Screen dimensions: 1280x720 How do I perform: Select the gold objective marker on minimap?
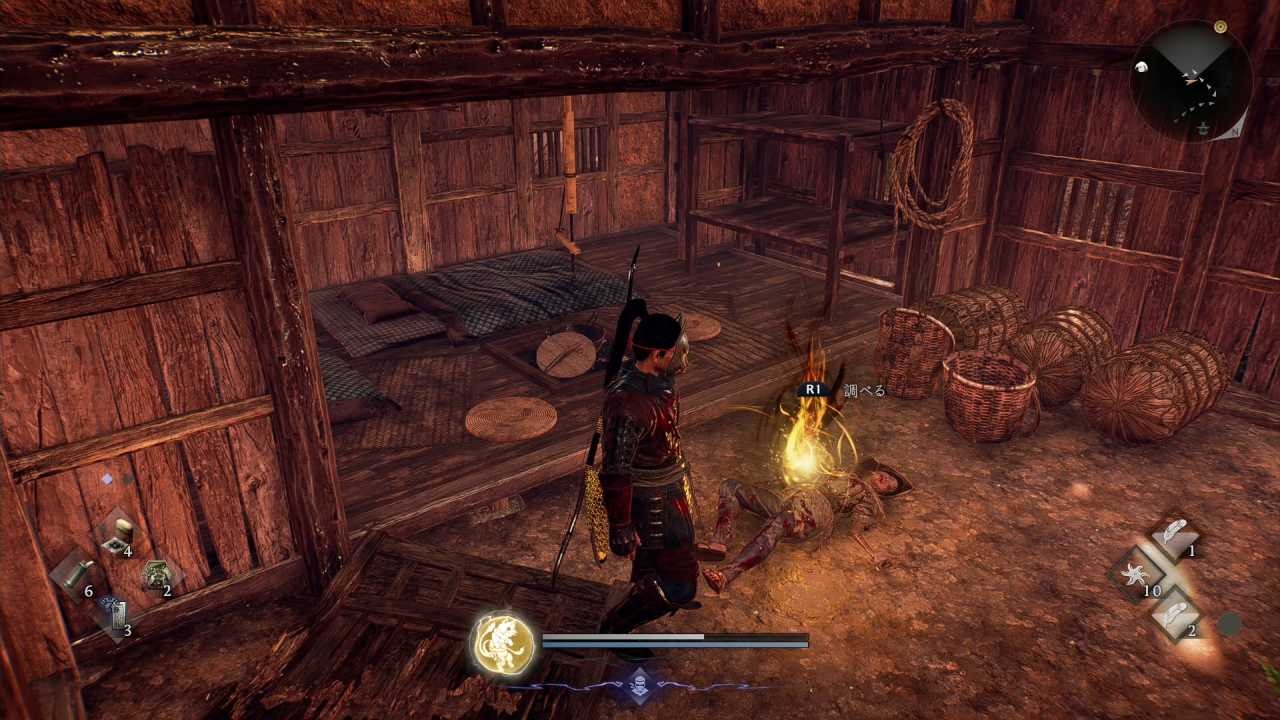tap(1219, 27)
